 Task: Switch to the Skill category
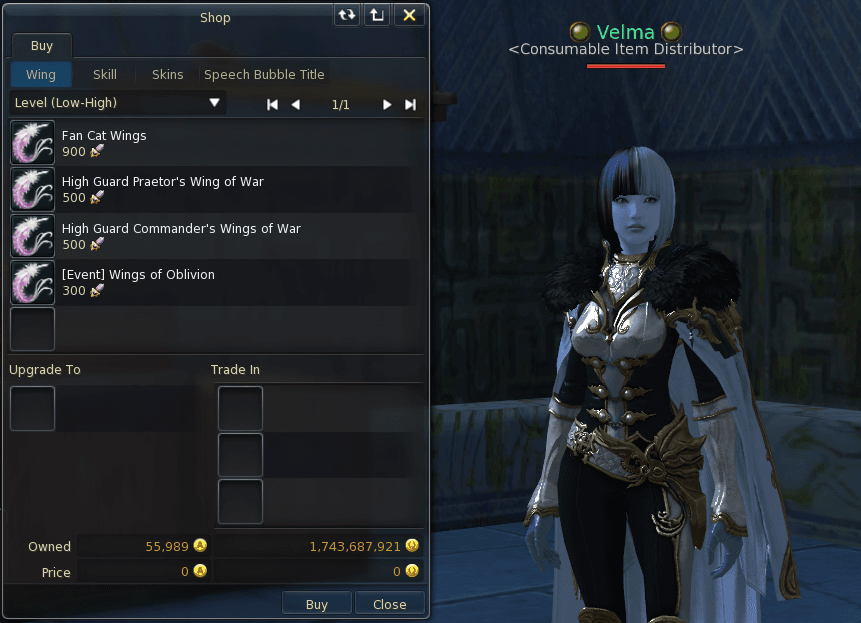click(x=105, y=75)
